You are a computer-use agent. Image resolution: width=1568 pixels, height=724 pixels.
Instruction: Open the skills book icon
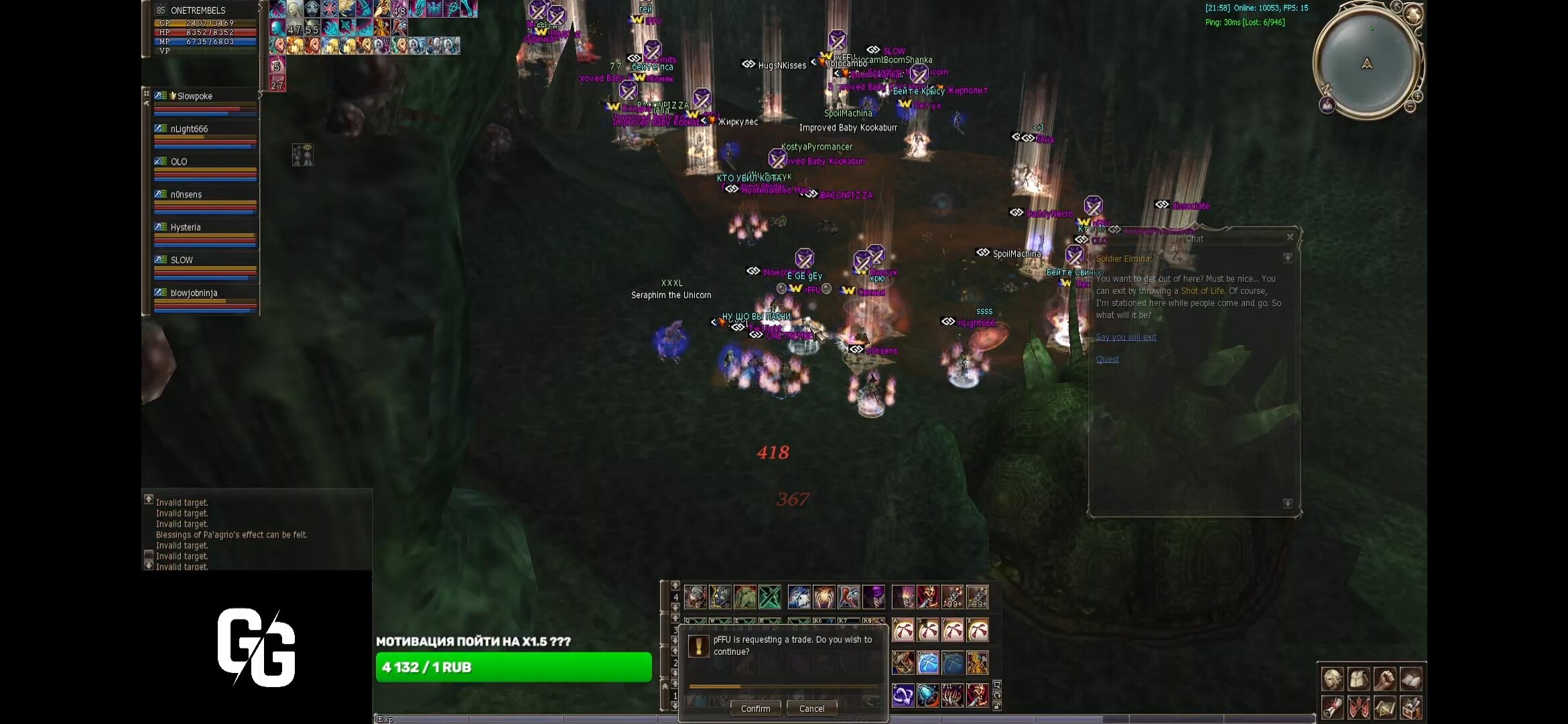tap(1411, 679)
